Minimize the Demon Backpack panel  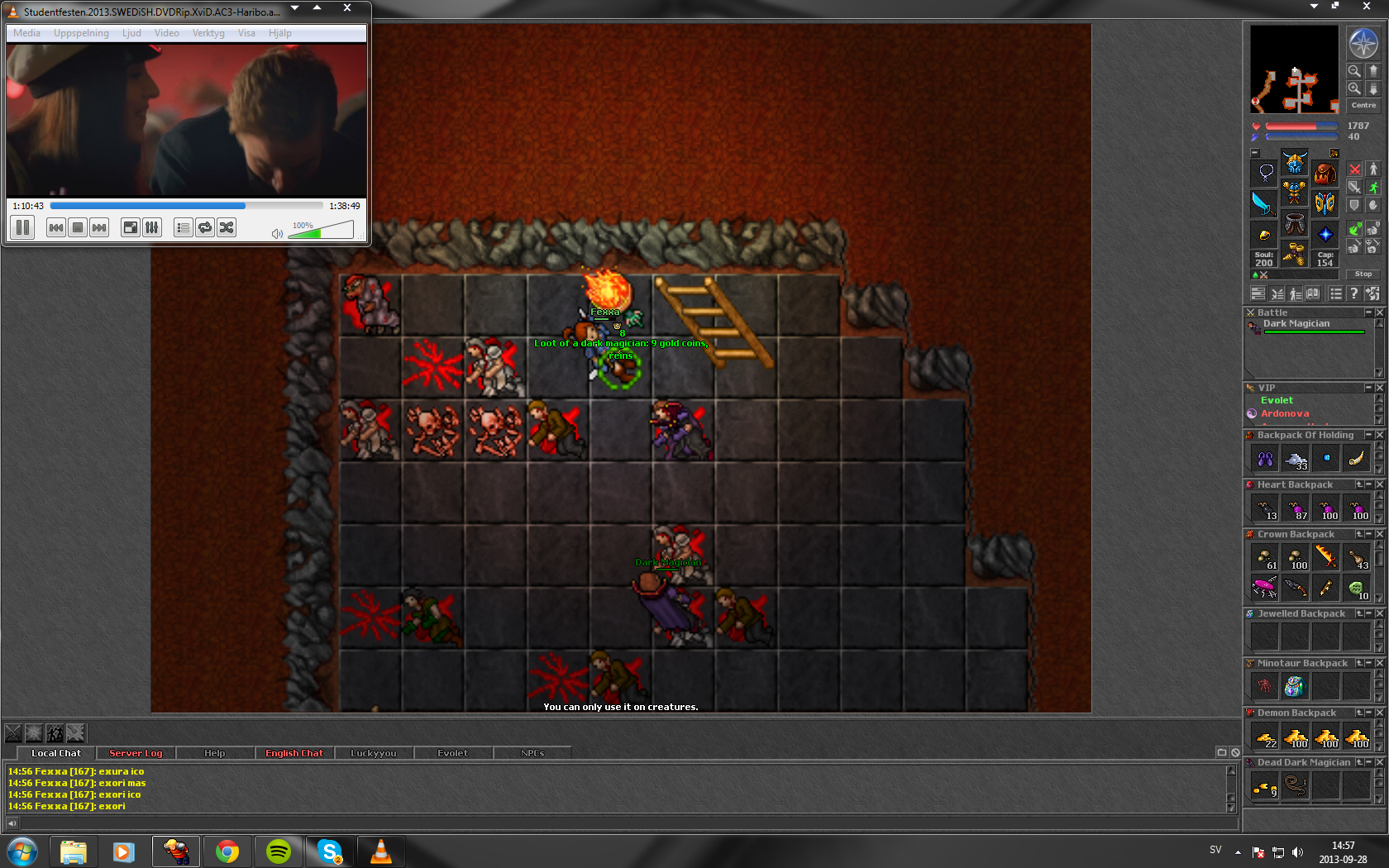1369,713
